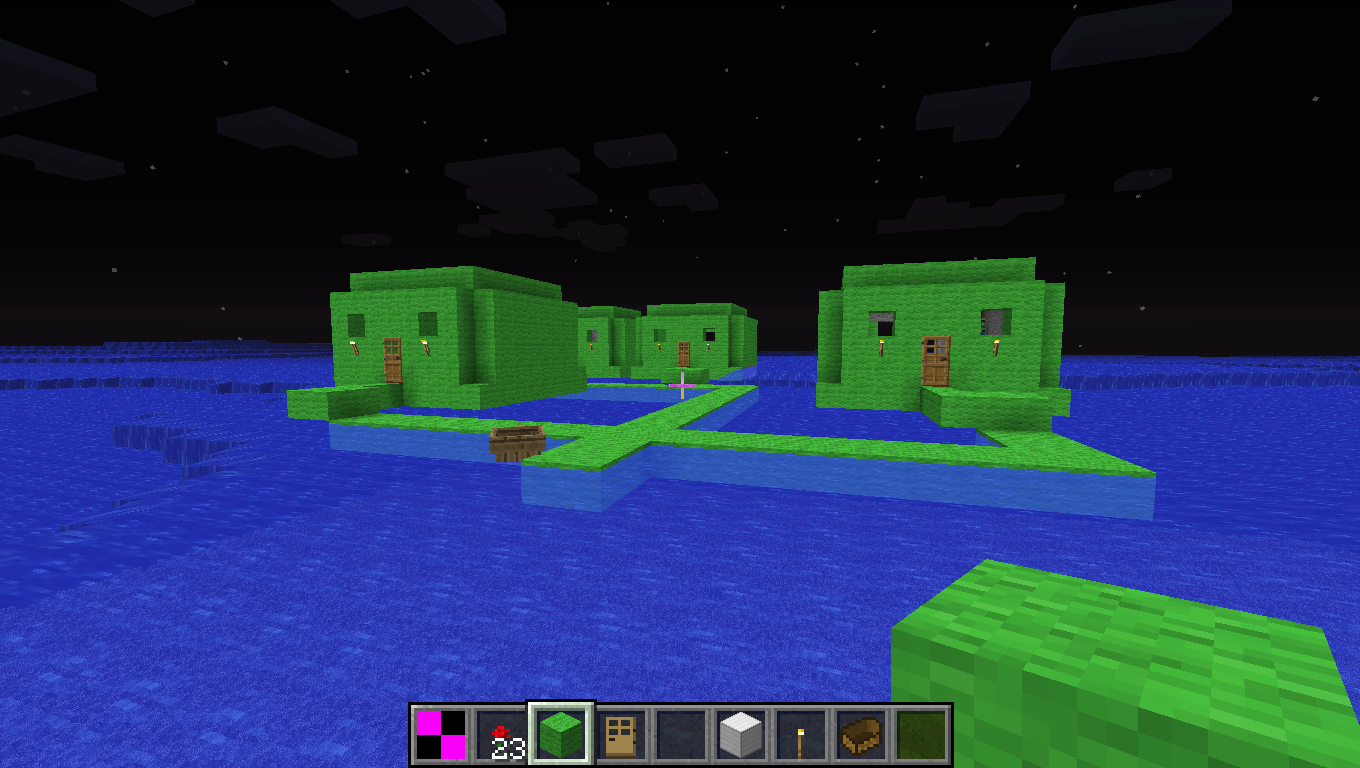Select the magenta checkered block in hotbar slot one
Viewport: 1360px width, 768px height.
pos(440,734)
